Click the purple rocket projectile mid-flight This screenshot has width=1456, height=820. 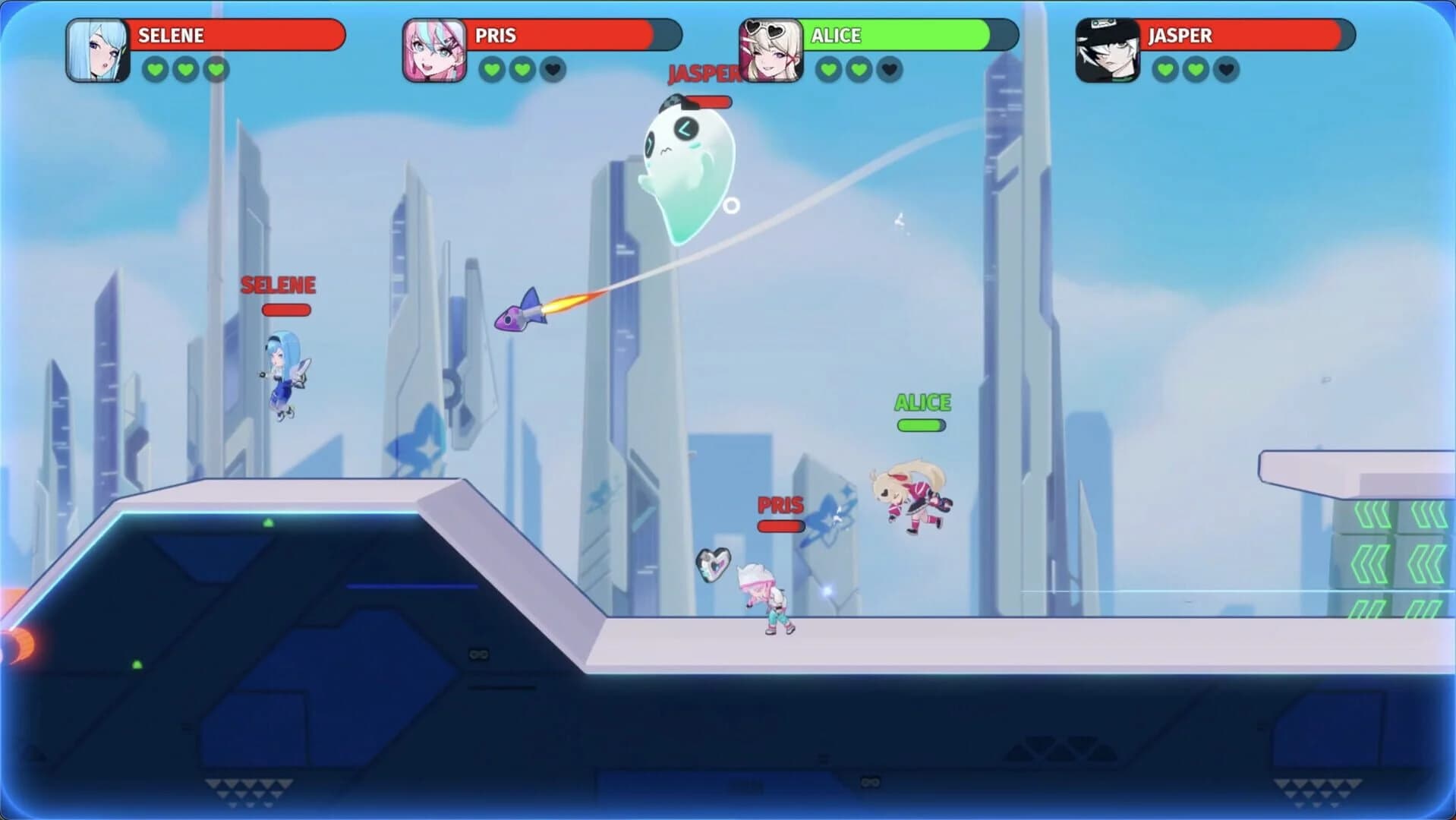tap(528, 309)
